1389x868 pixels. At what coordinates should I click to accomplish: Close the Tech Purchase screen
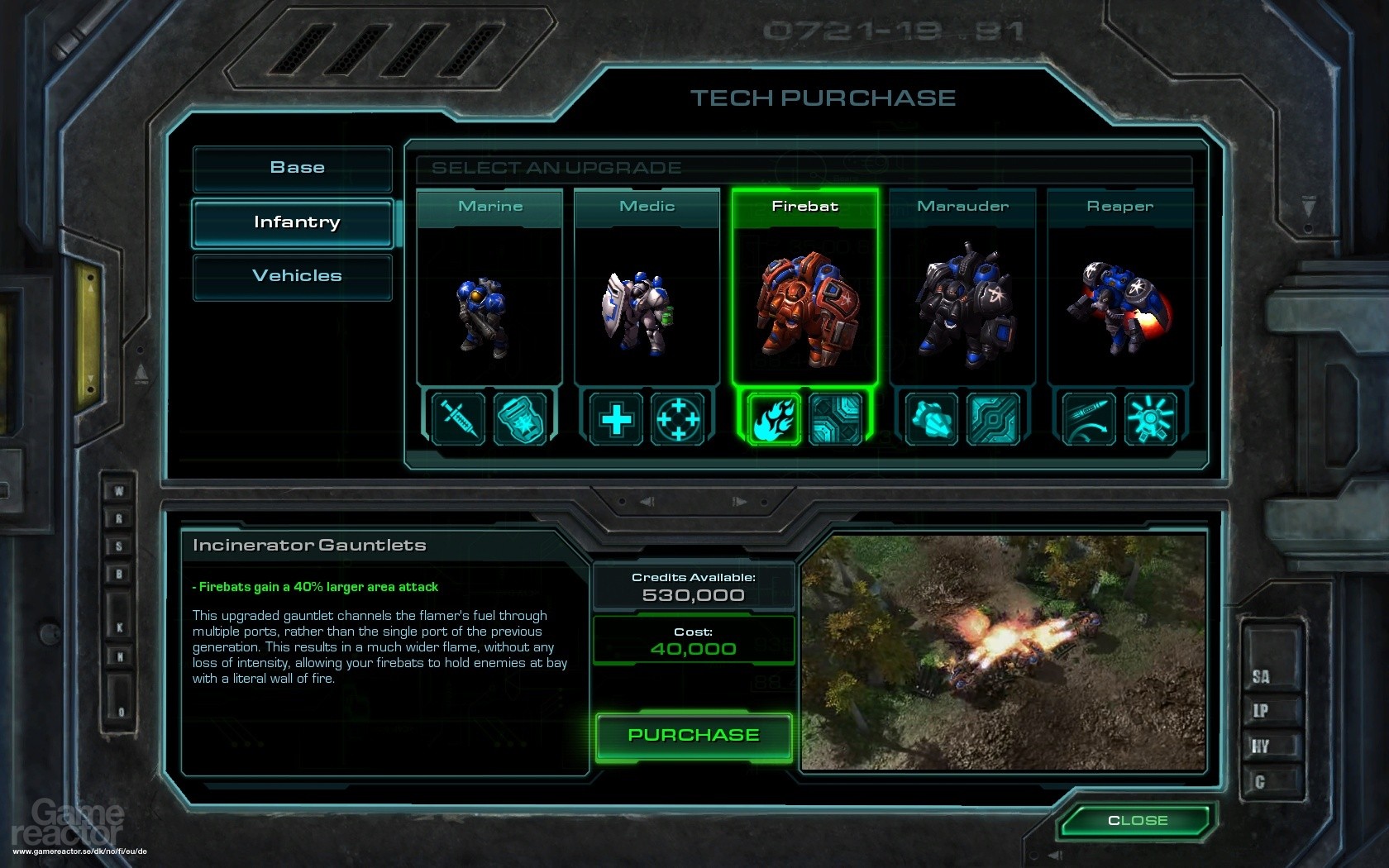coord(1137,821)
